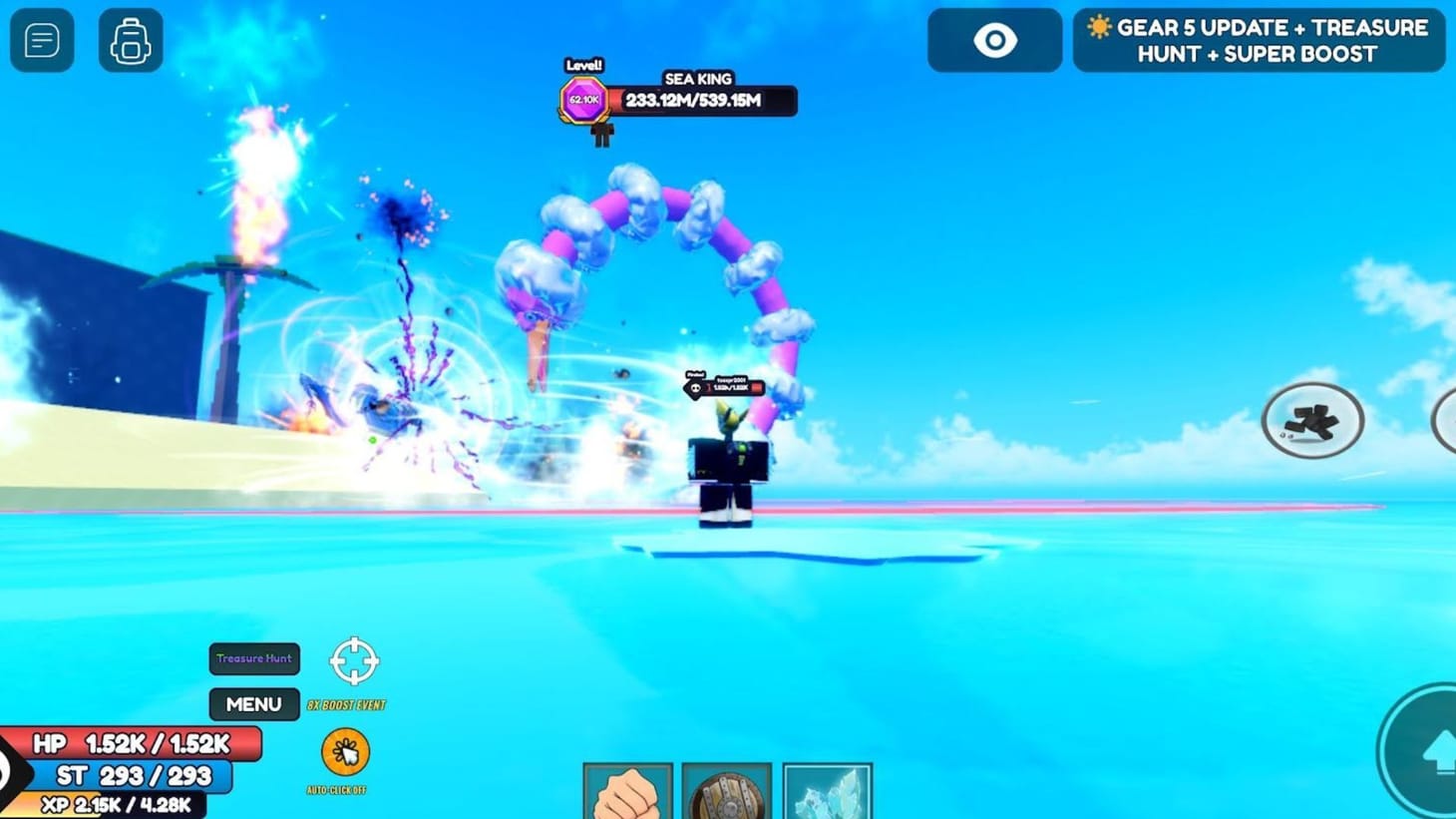The height and width of the screenshot is (819, 1456).
Task: Open the GEAR 5 UPDATE banner
Action: click(1258, 40)
